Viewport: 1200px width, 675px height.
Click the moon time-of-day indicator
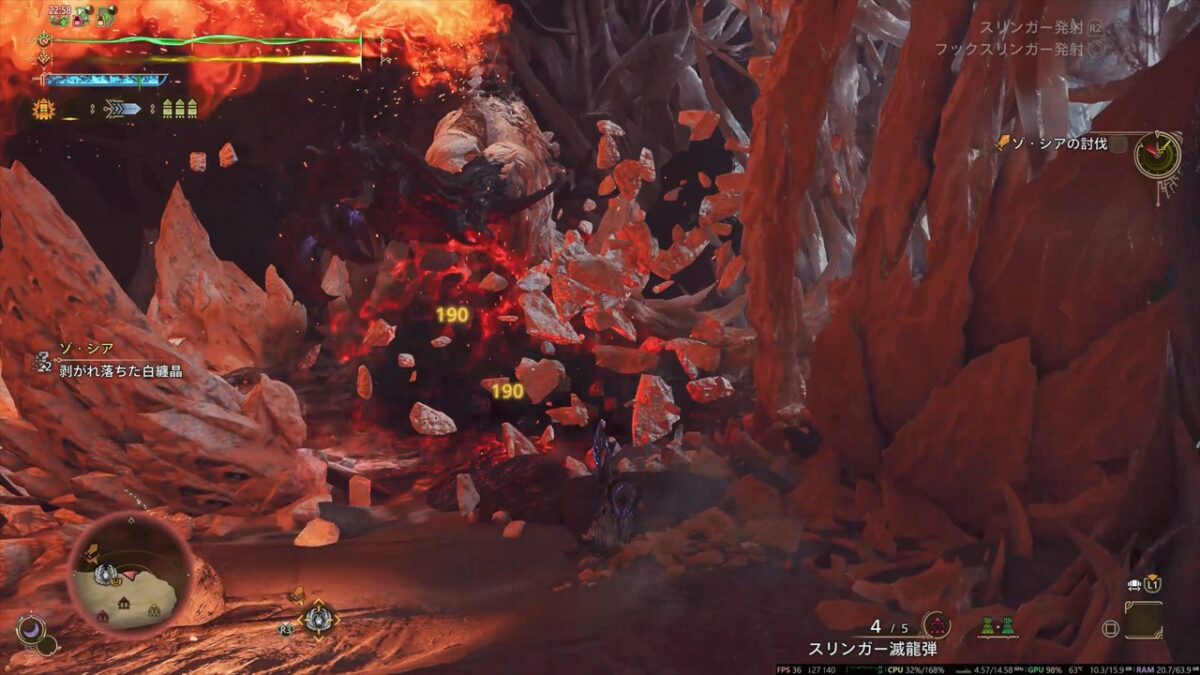pos(31,630)
